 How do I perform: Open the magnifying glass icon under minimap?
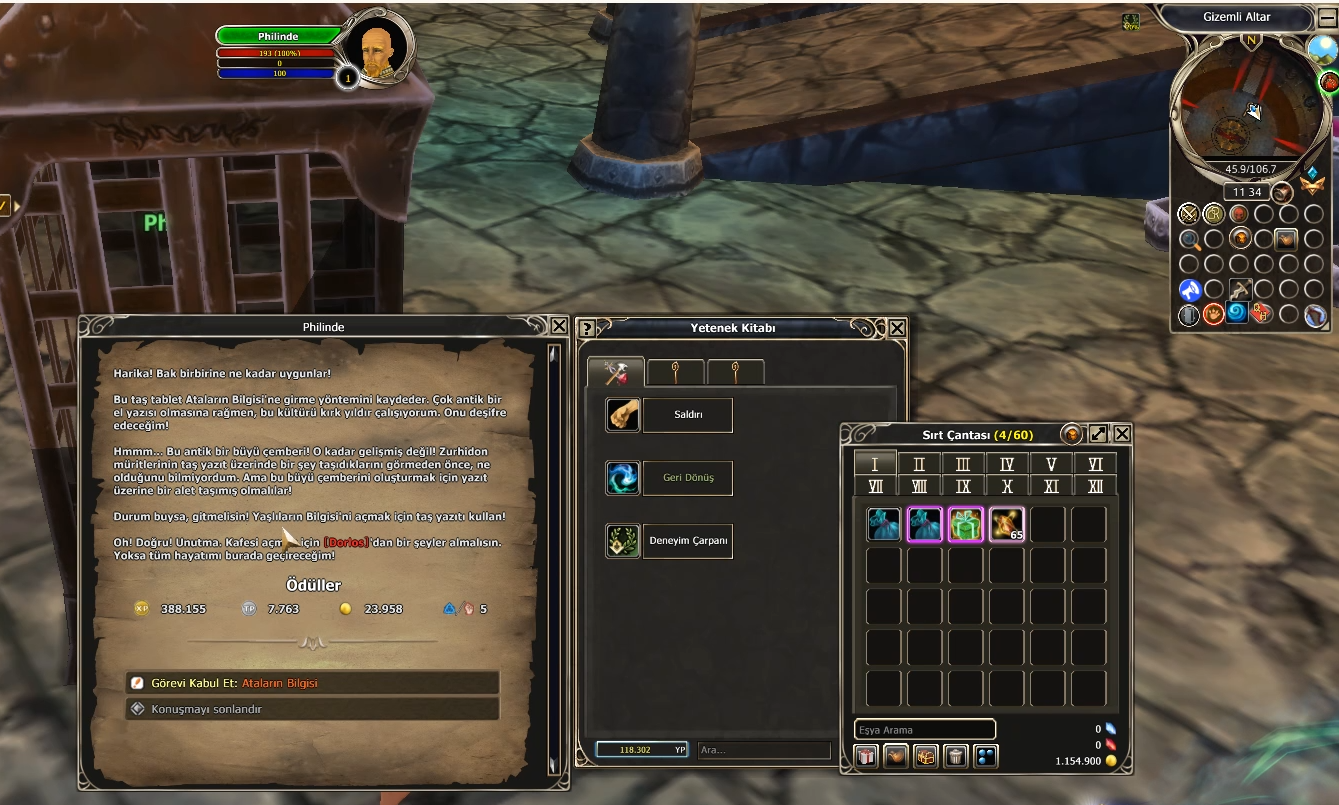(x=1189, y=239)
